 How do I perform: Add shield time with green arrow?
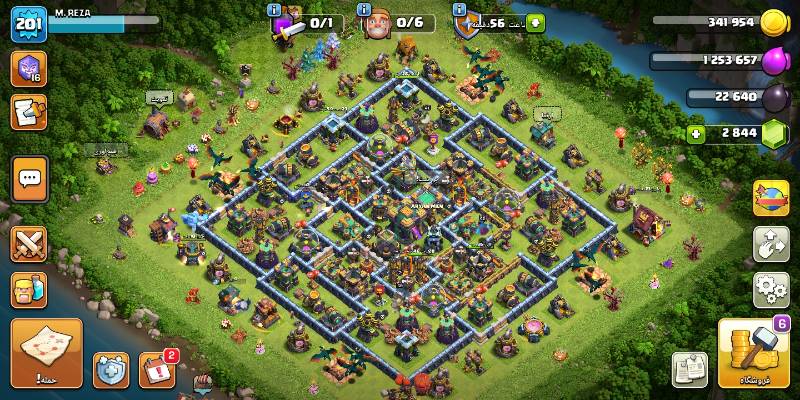(535, 22)
